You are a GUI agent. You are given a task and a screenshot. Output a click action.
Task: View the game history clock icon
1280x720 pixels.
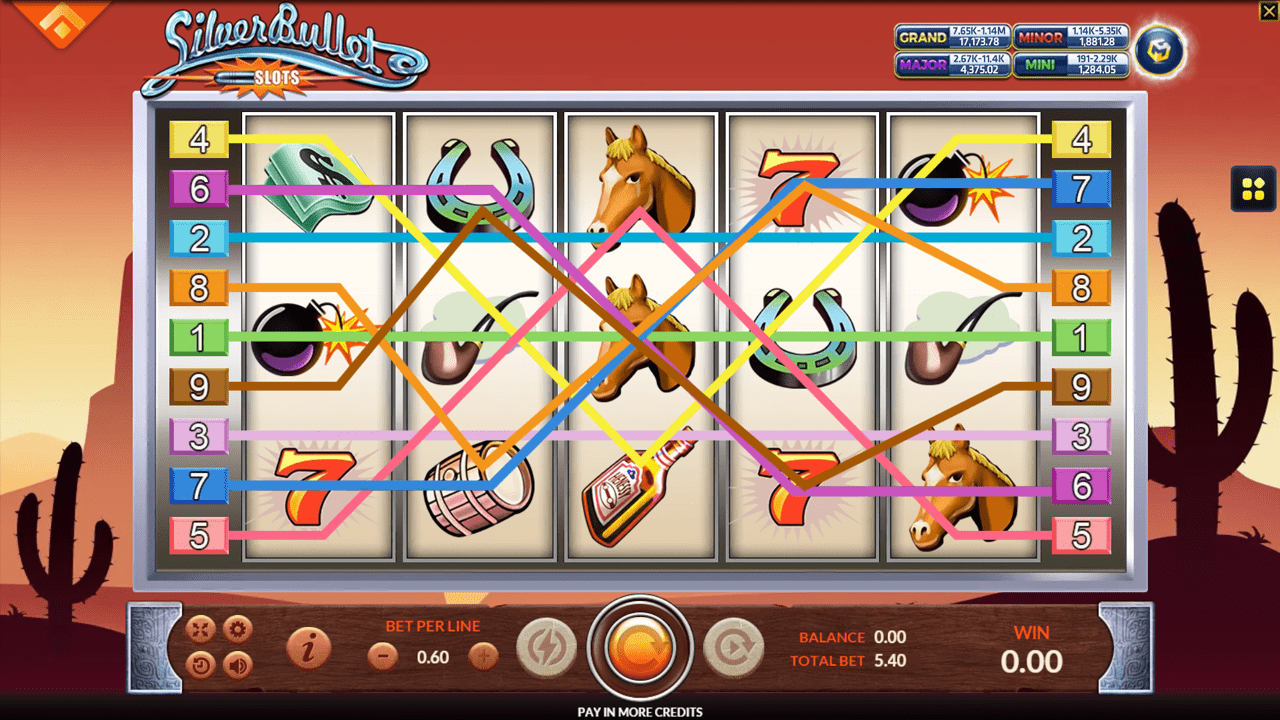click(202, 663)
